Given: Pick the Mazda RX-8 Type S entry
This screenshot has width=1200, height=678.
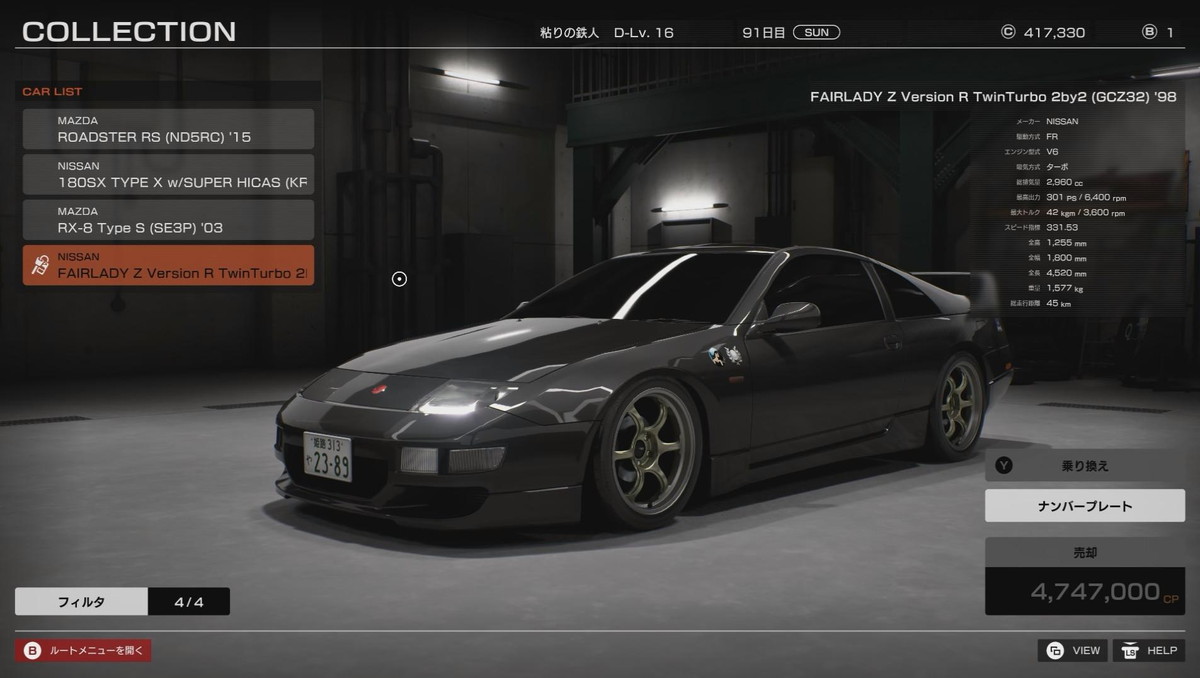Looking at the screenshot, I should pos(168,220).
